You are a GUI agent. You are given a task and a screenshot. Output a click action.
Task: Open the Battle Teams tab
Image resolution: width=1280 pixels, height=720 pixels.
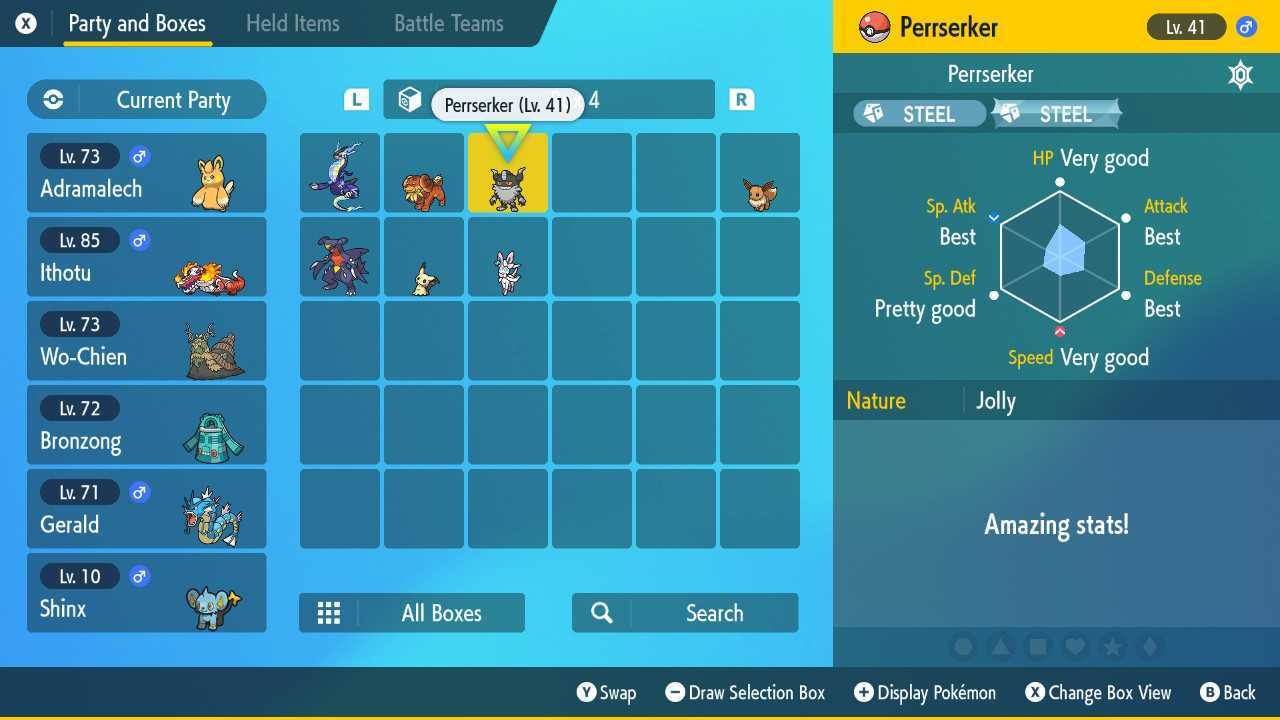coord(448,23)
